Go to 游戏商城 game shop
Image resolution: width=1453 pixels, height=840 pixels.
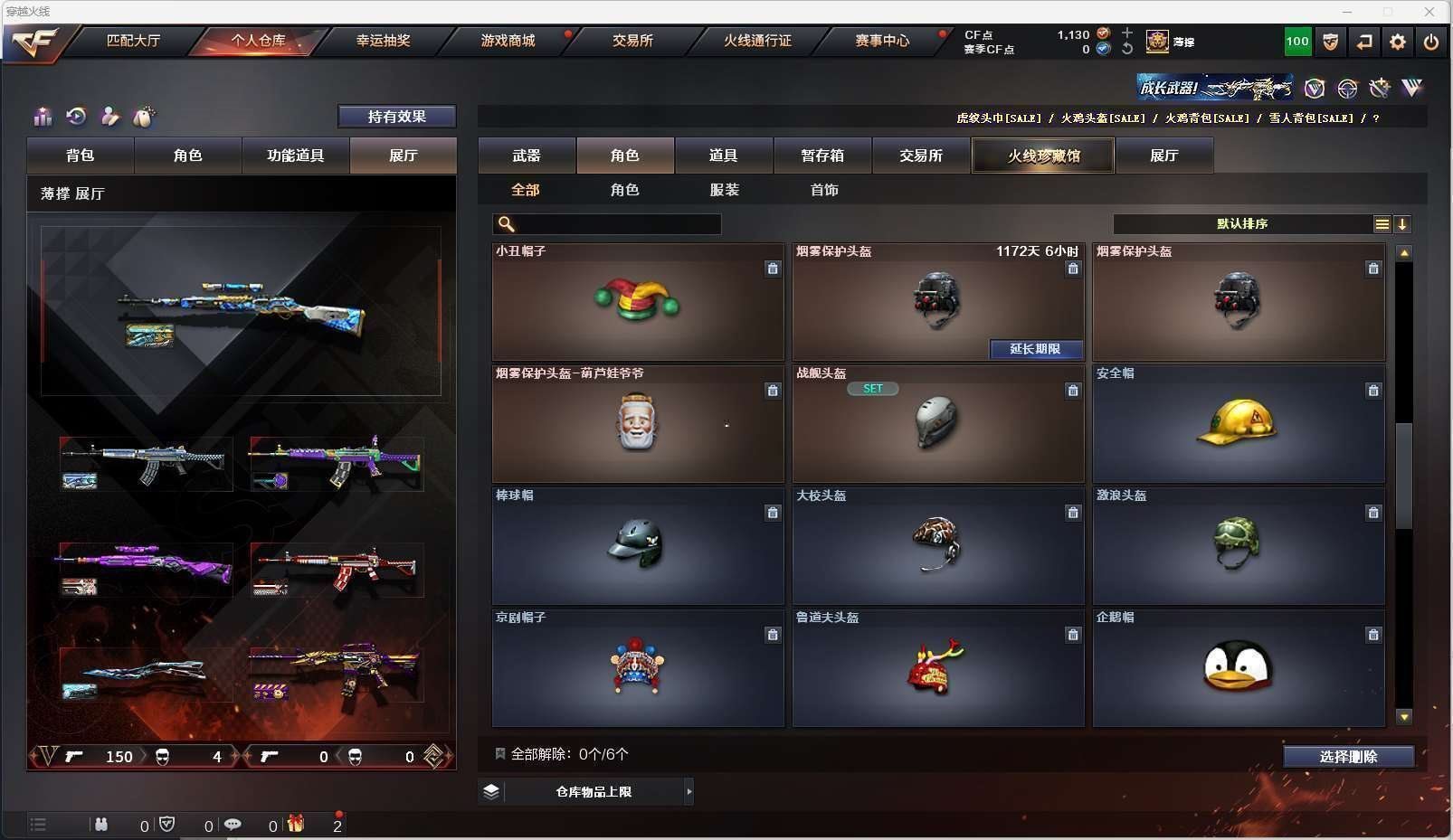[508, 41]
